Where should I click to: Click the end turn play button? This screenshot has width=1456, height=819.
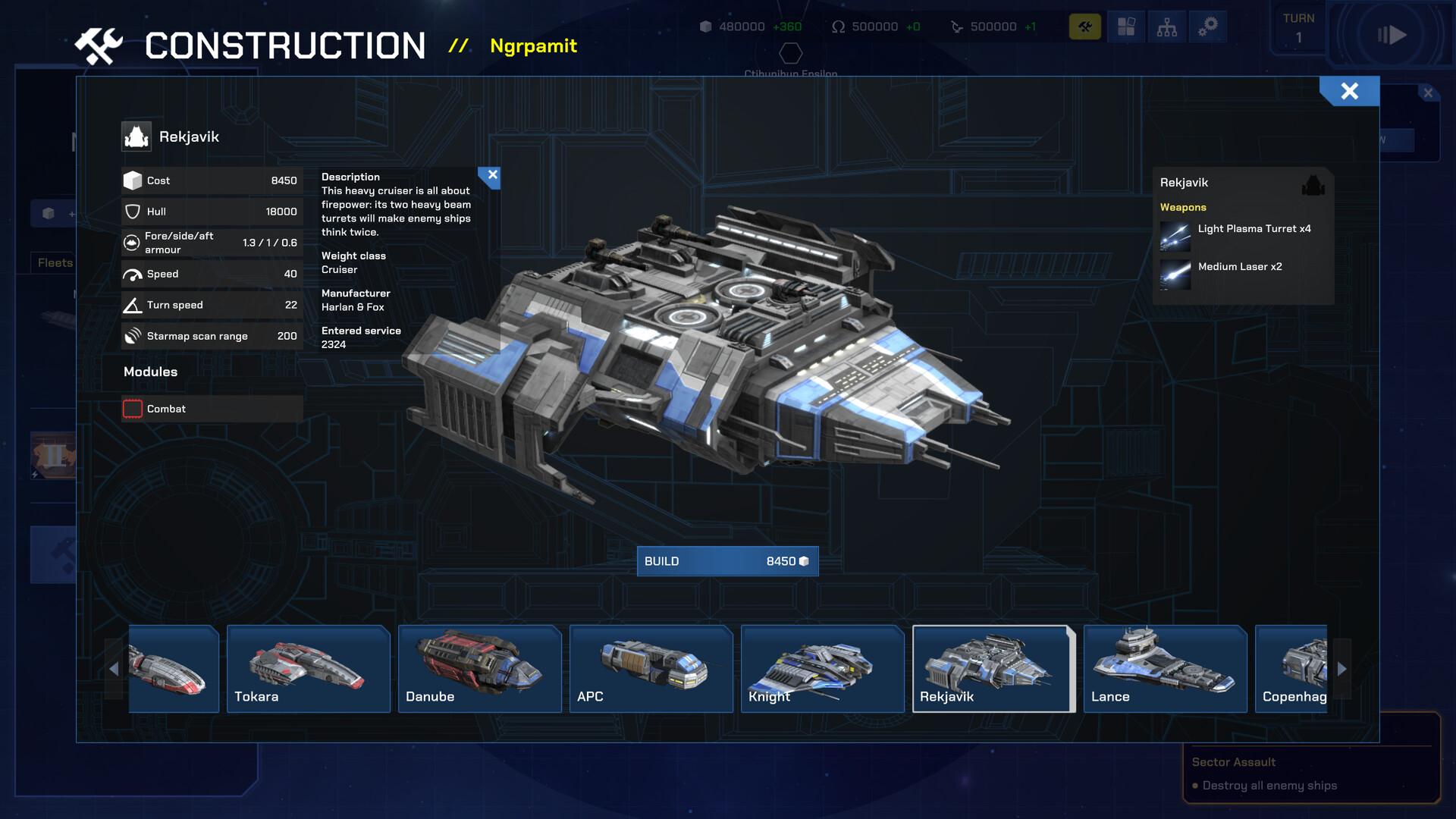coord(1393,34)
